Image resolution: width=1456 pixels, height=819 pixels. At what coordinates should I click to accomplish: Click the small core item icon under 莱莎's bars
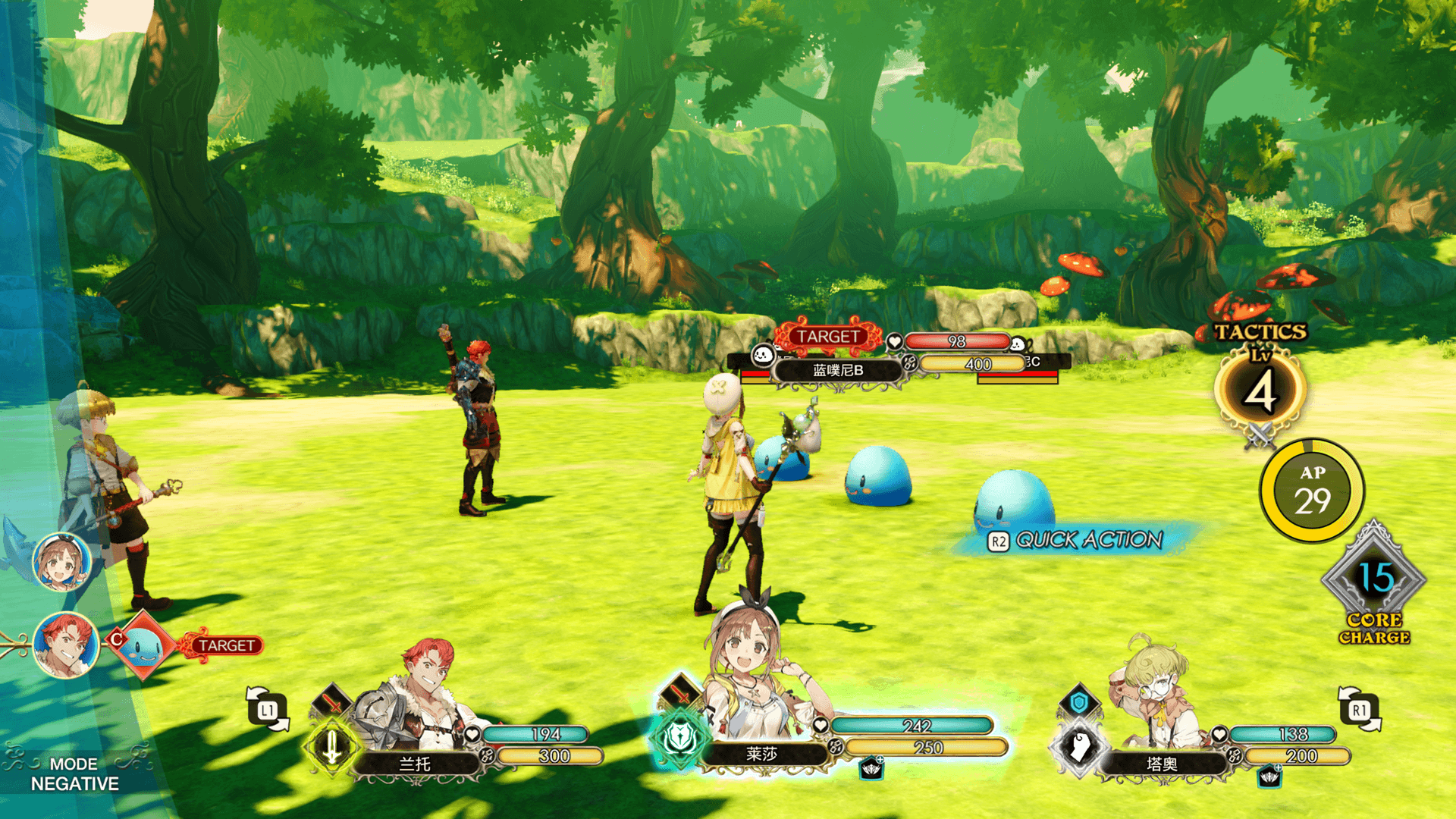871,769
